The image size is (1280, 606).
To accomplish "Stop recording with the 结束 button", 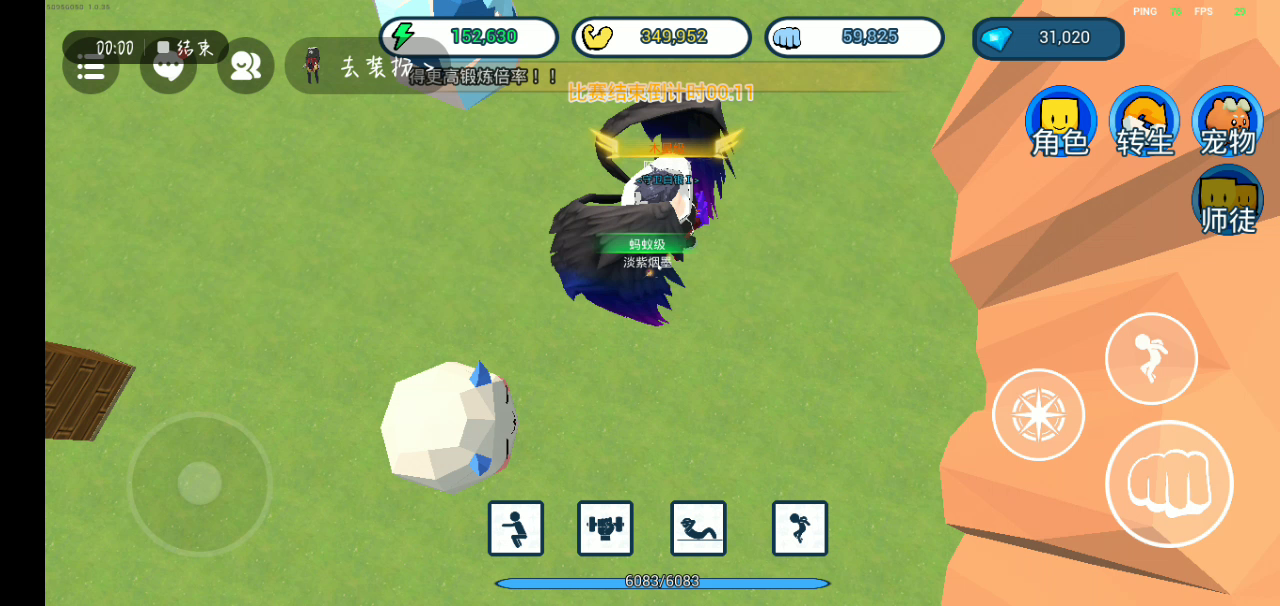I will [186, 47].
